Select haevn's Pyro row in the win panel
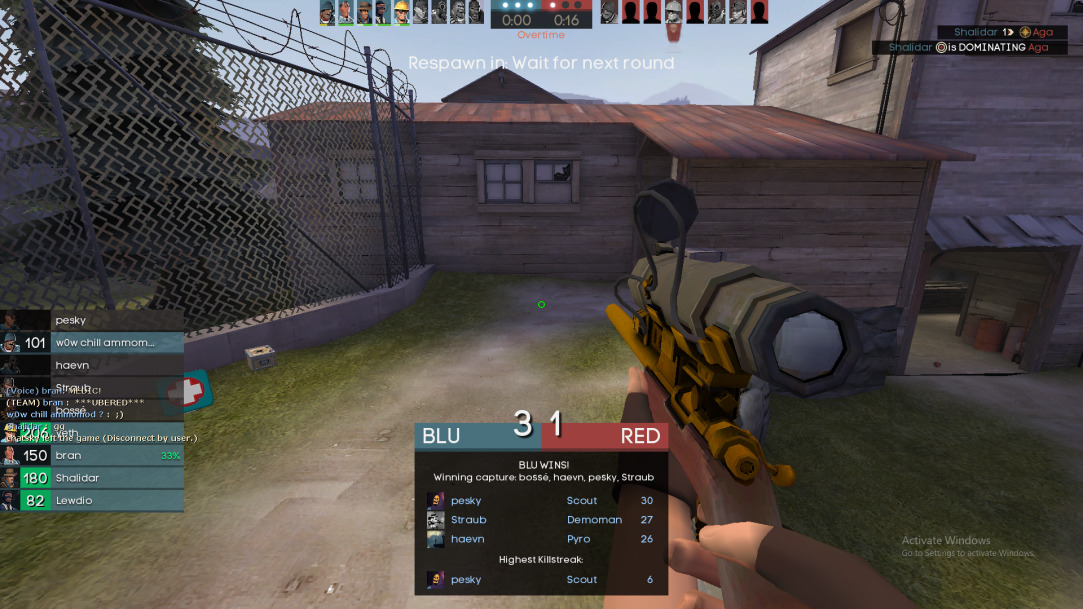 540,539
